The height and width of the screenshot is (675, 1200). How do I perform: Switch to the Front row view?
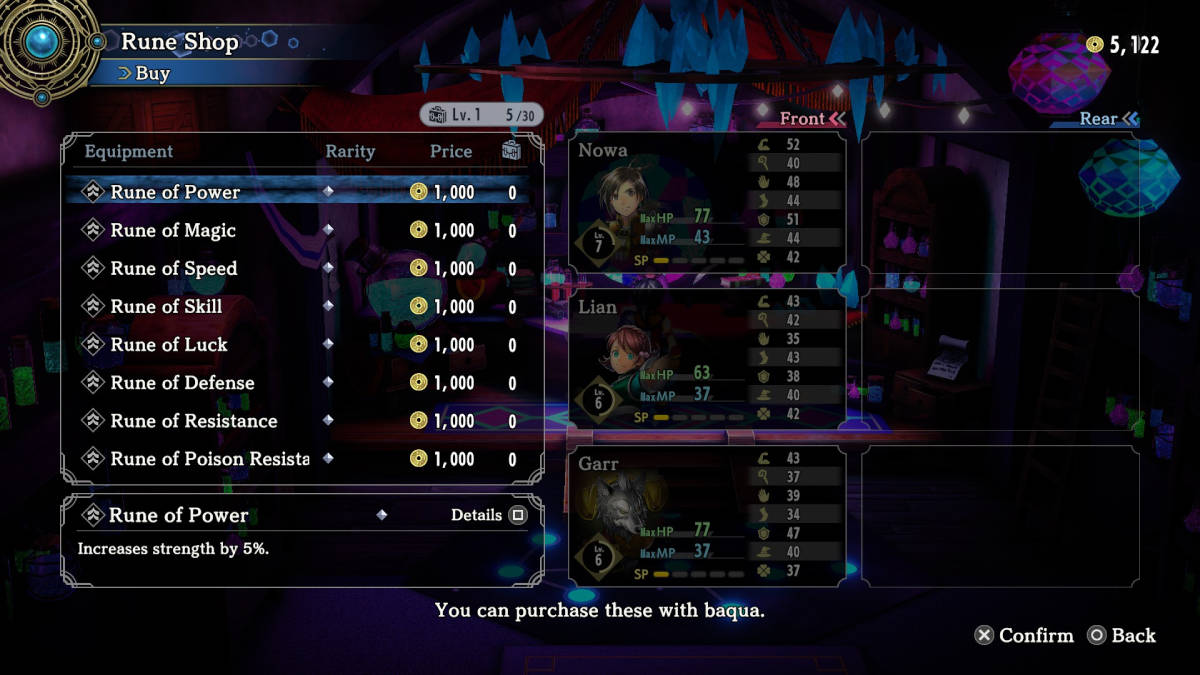(x=812, y=119)
